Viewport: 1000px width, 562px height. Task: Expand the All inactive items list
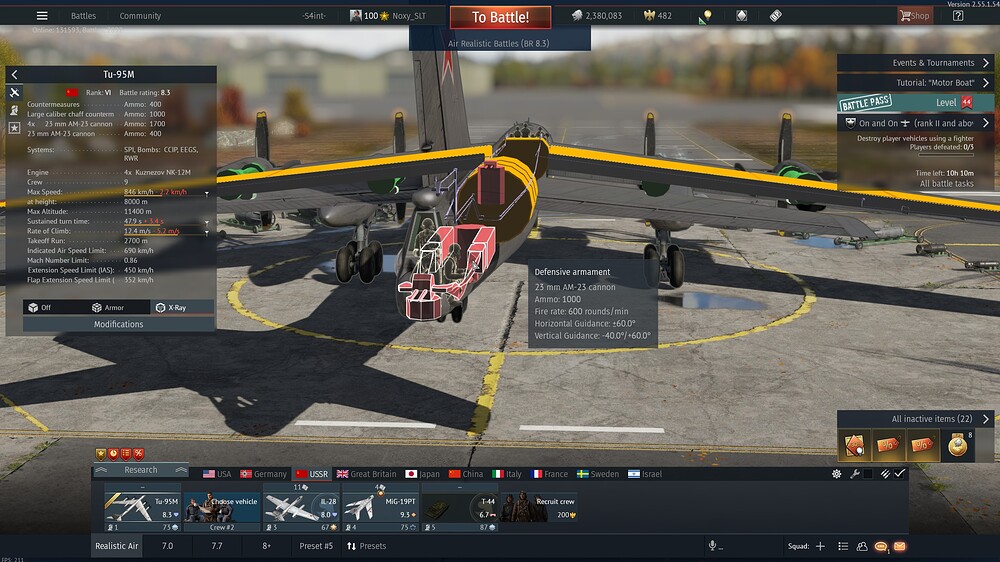click(915, 419)
